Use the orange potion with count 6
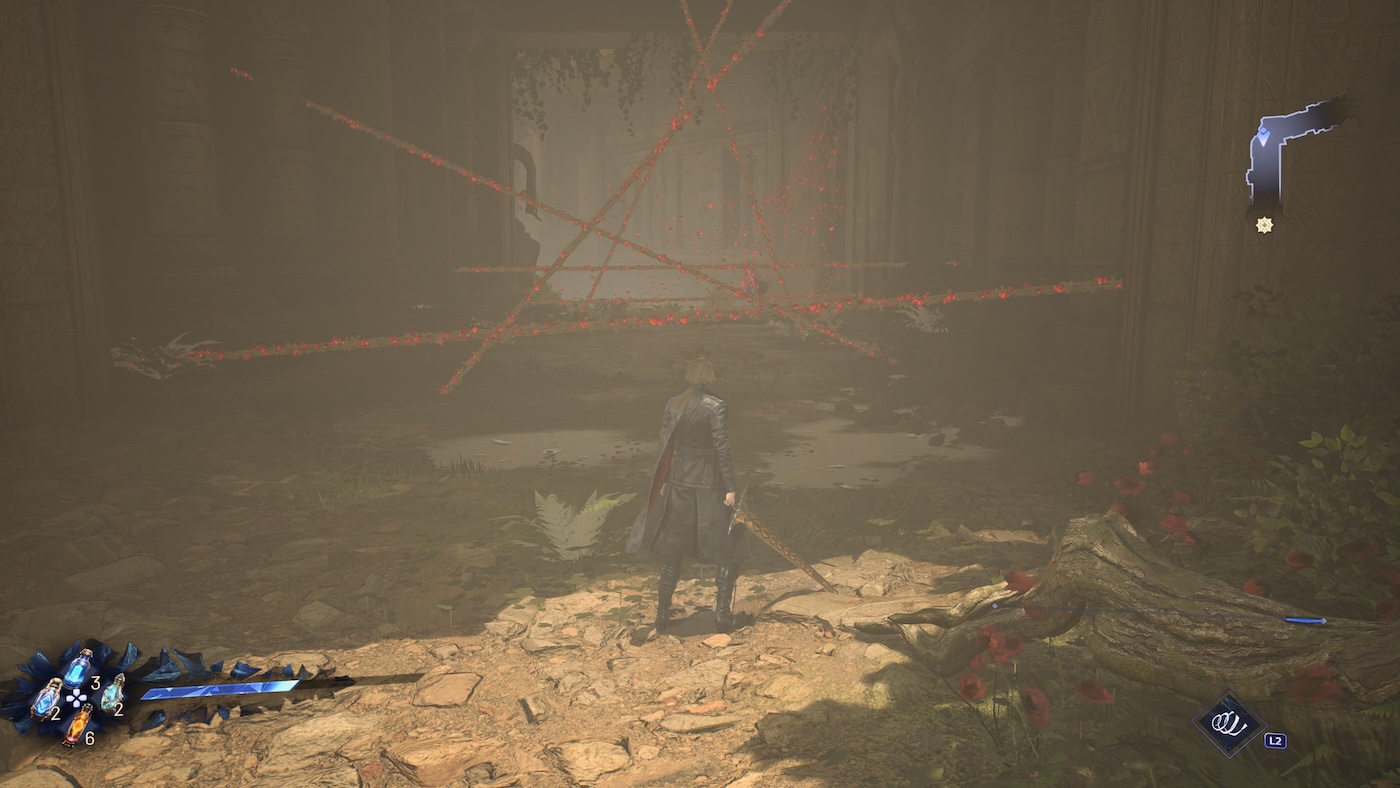Image resolution: width=1400 pixels, height=788 pixels. pyautogui.click(x=77, y=725)
